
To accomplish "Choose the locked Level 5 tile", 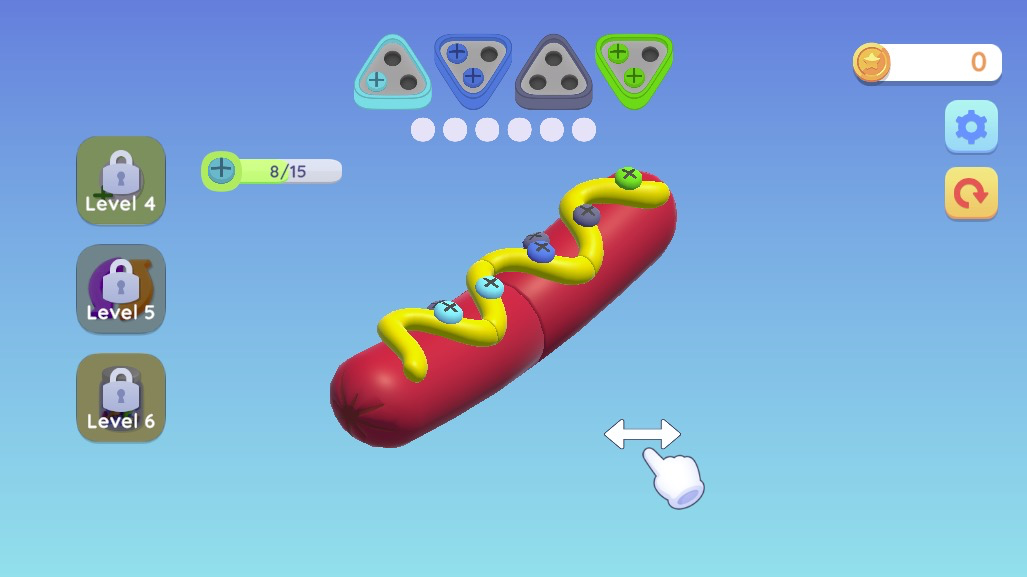I will click(x=121, y=289).
